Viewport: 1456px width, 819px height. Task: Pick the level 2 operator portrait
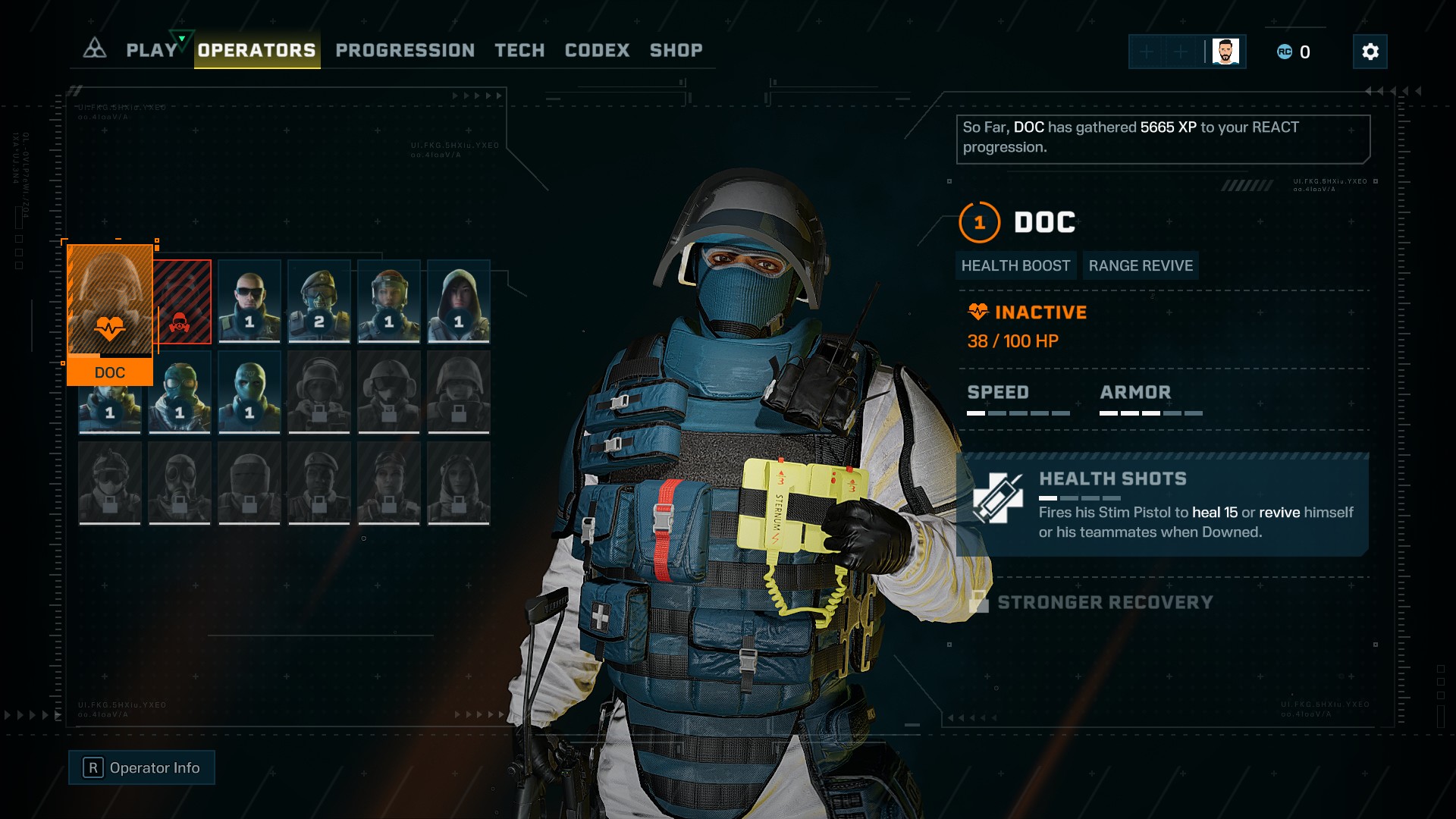coord(319,301)
